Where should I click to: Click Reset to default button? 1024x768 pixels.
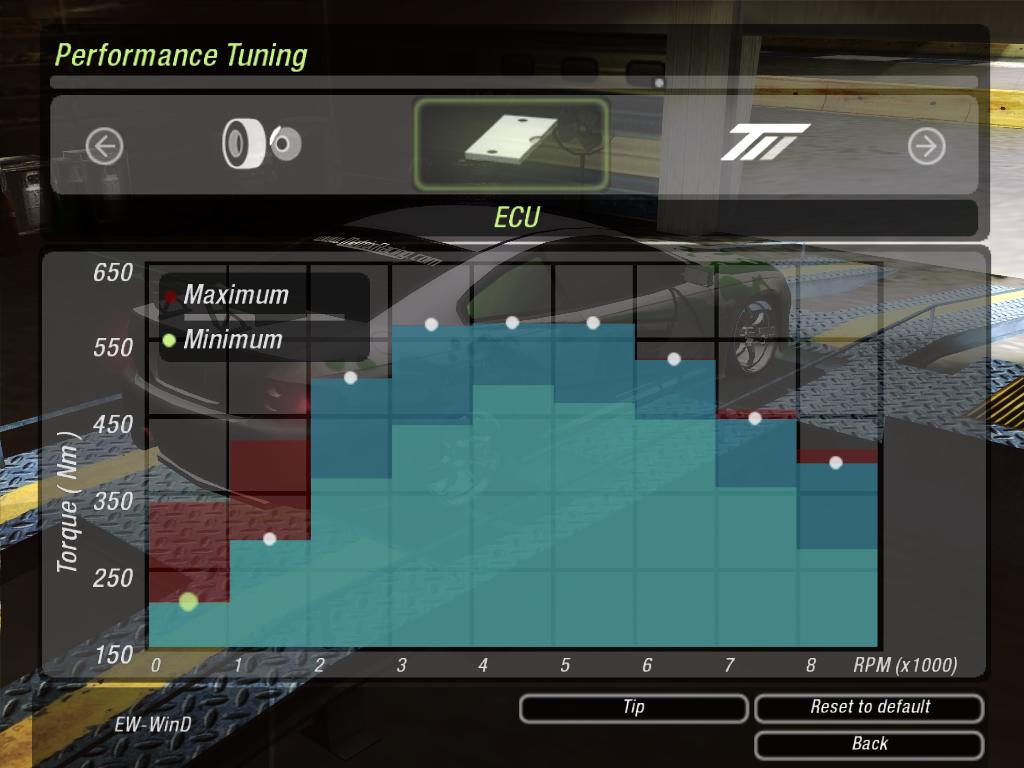869,708
